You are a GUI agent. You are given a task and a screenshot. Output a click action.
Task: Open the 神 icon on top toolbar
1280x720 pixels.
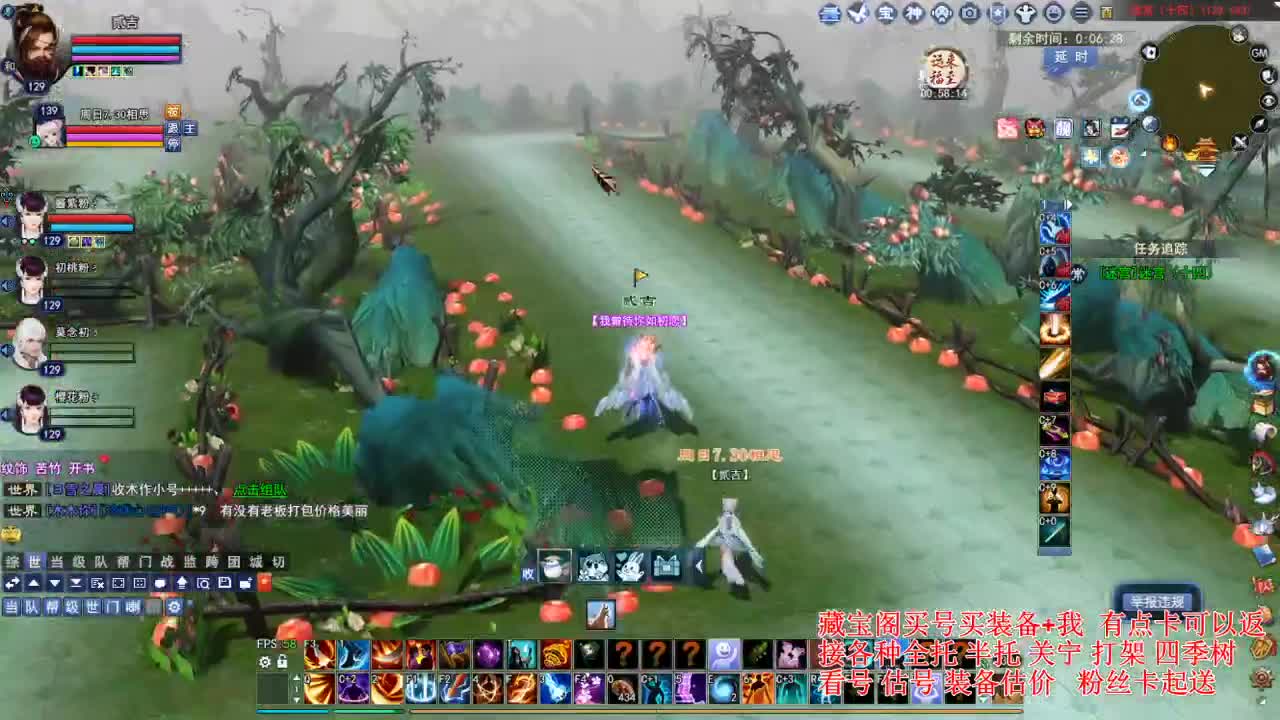[x=915, y=14]
